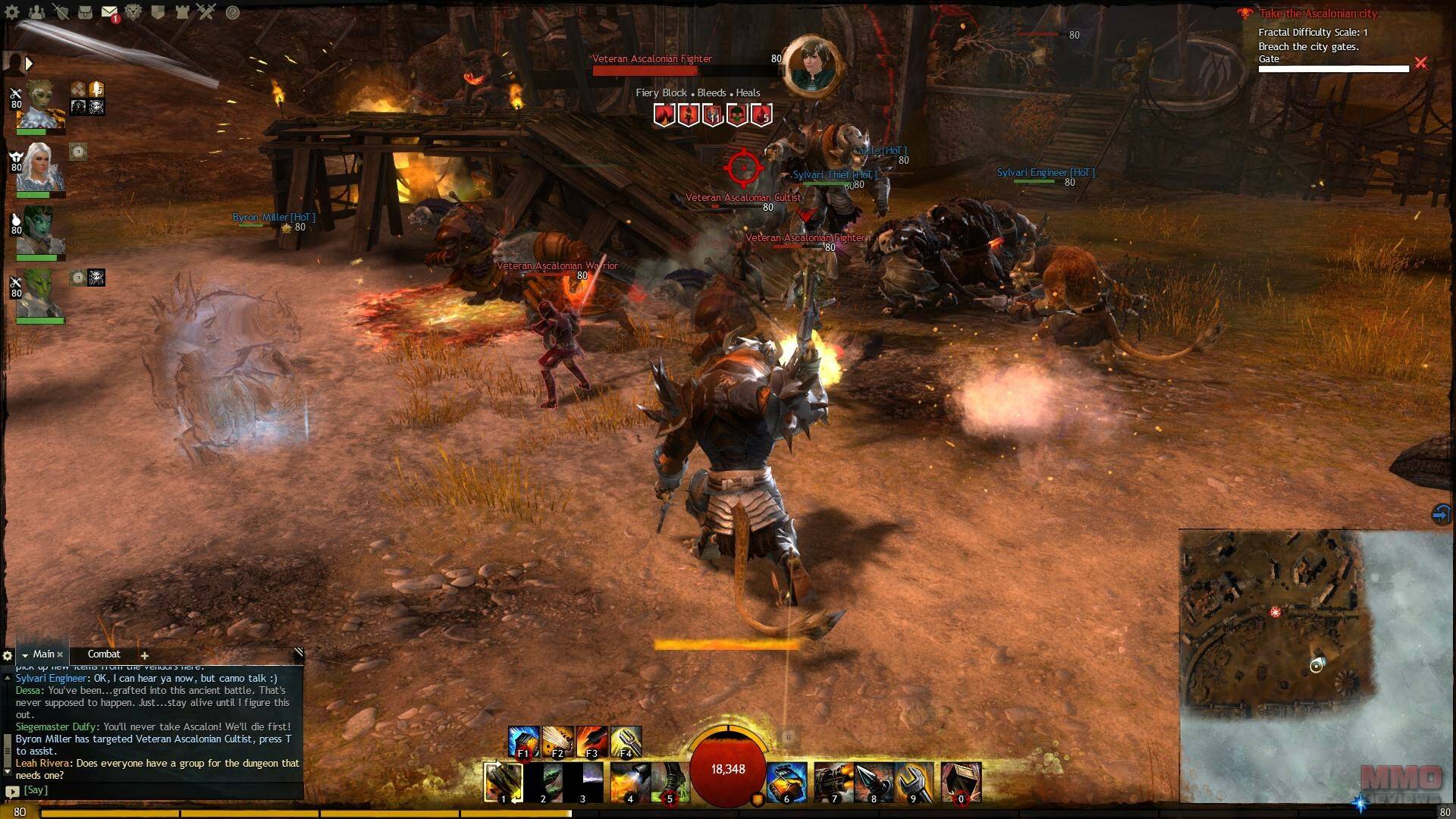Image resolution: width=1456 pixels, height=819 pixels.
Task: Use flamethrower skill in slot 4
Action: (x=629, y=781)
